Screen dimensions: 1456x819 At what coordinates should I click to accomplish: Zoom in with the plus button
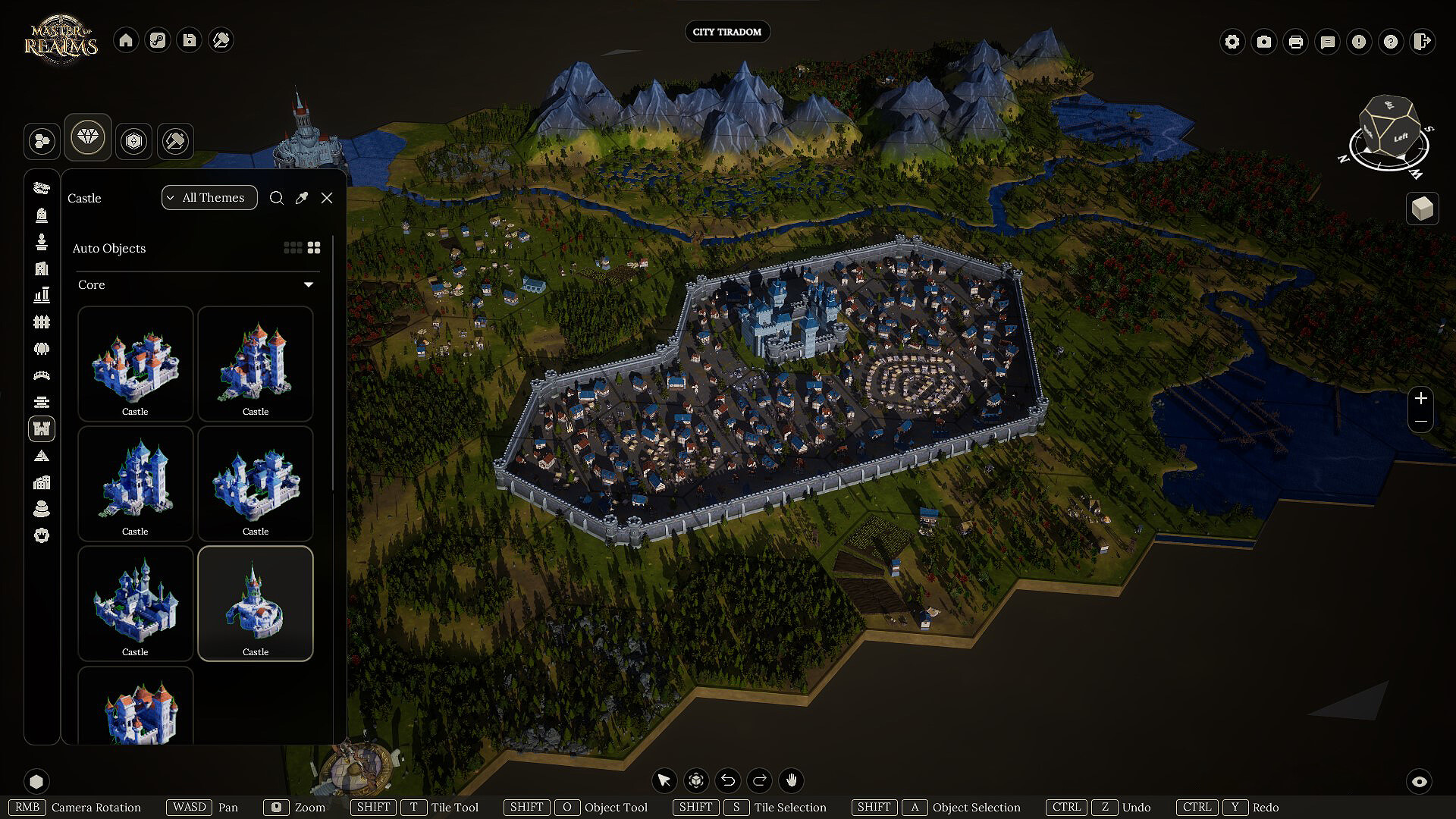click(1421, 398)
